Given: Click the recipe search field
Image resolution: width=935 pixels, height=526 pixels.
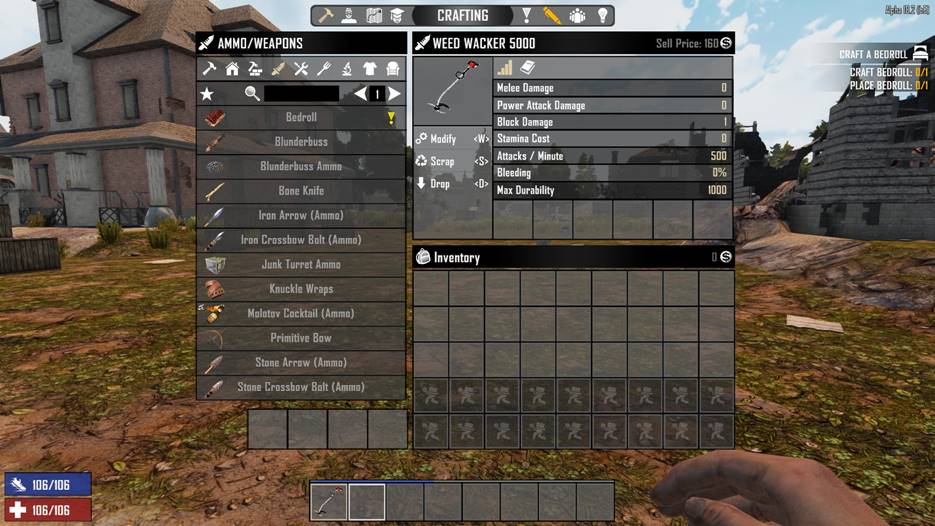Looking at the screenshot, I should coord(301,94).
